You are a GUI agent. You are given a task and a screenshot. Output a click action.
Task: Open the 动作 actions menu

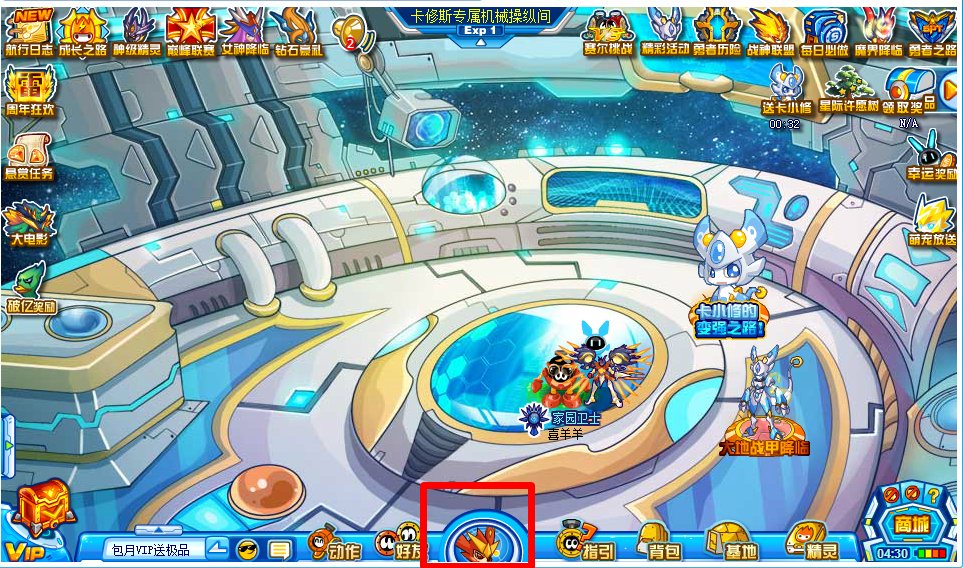(x=335, y=545)
